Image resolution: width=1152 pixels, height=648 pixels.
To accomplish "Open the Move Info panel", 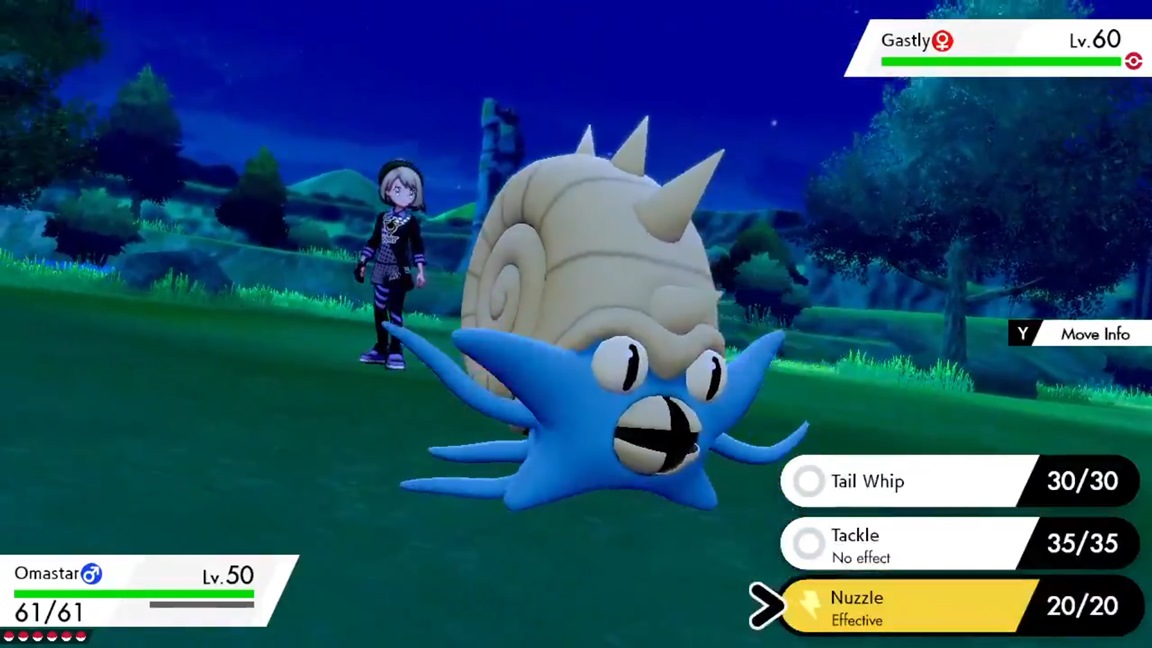I will point(1081,334).
